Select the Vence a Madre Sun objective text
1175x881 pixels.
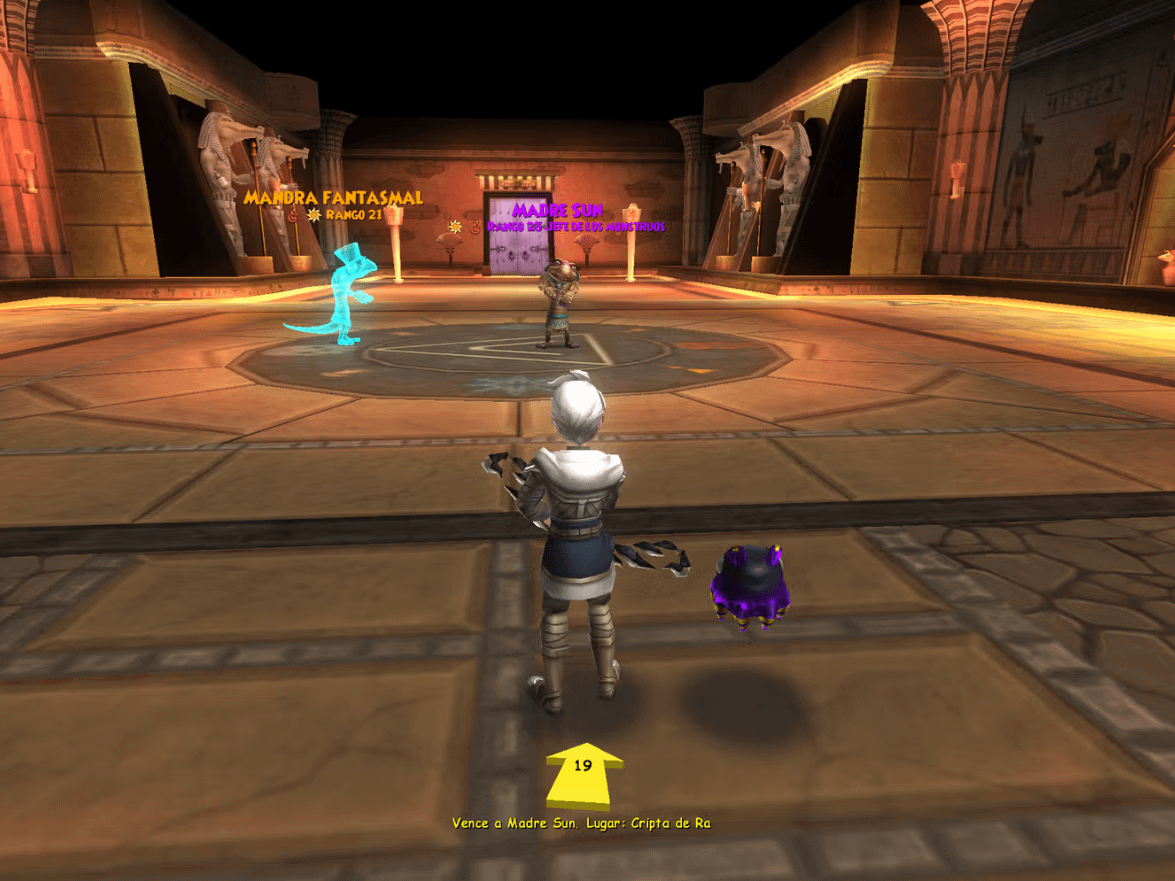point(581,823)
